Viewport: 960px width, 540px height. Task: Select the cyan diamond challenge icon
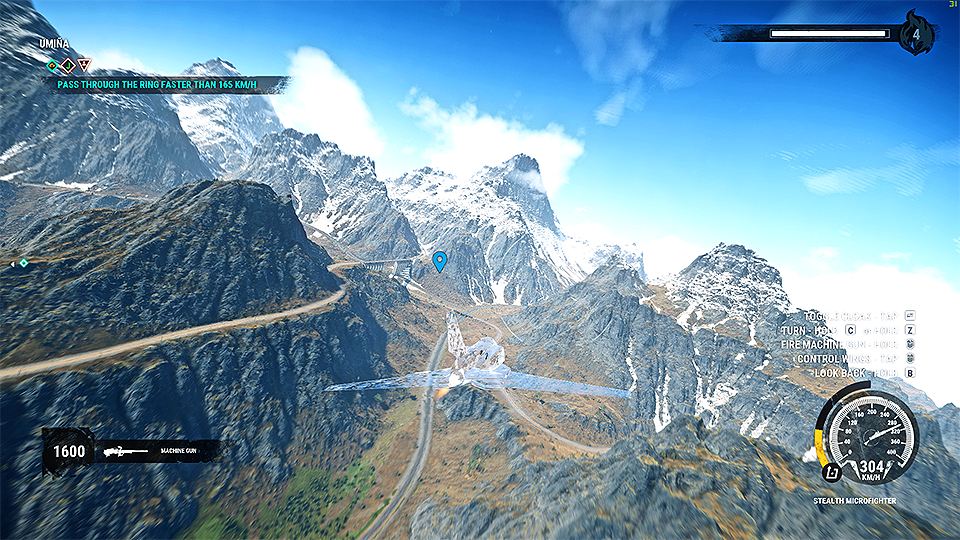52,65
